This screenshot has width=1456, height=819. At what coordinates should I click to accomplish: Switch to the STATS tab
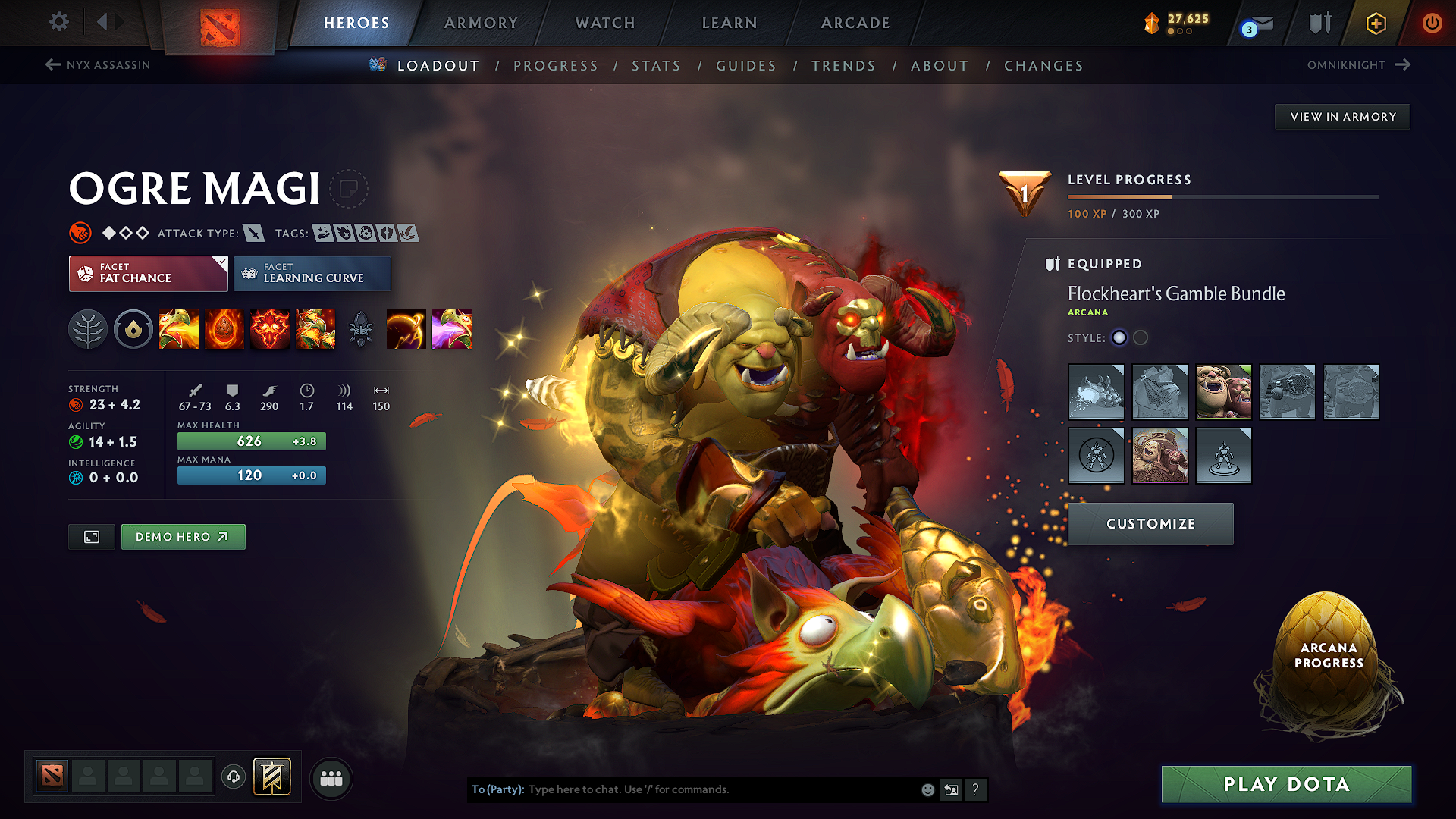657,66
